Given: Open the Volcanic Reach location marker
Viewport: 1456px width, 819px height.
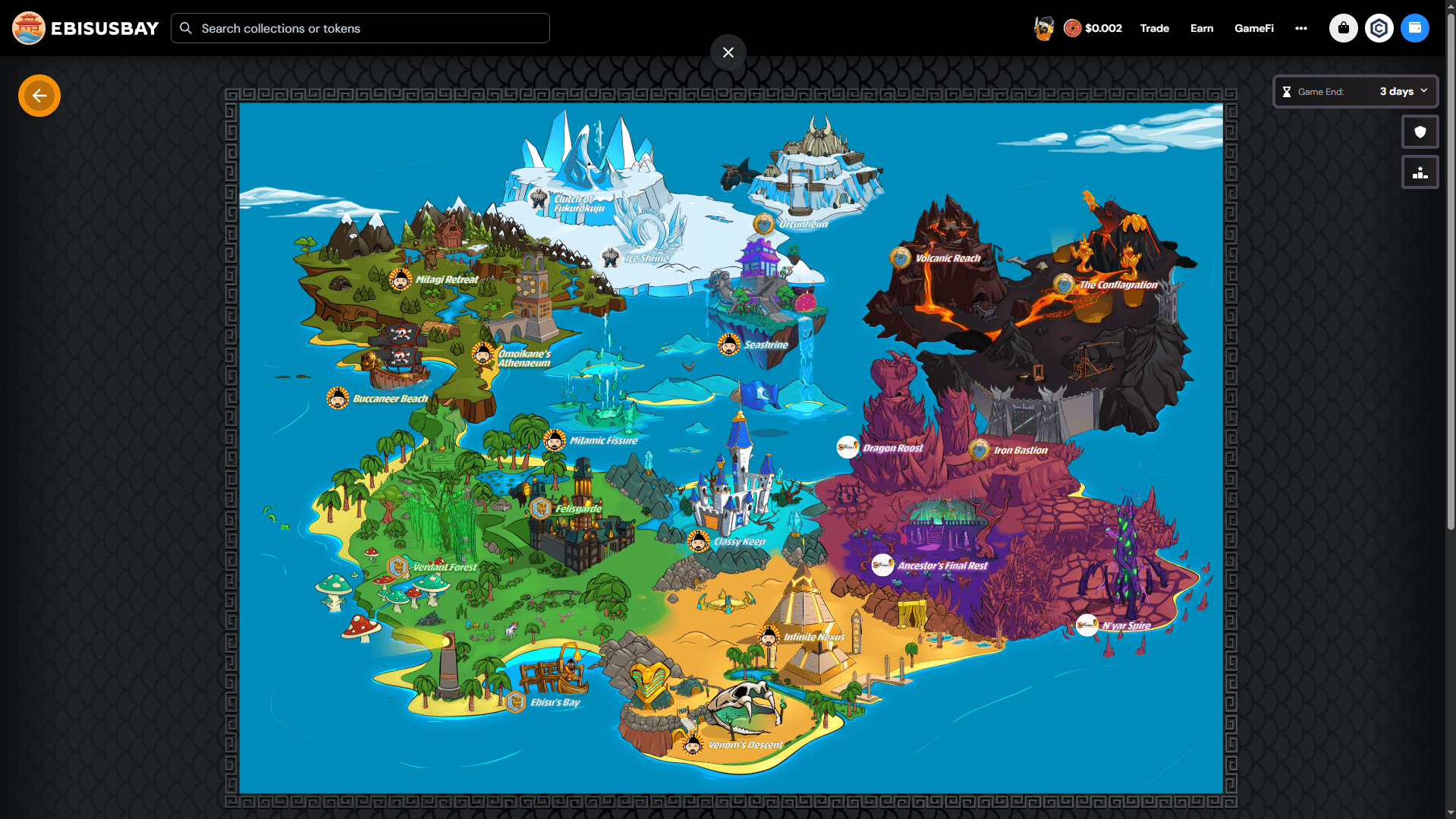Looking at the screenshot, I should point(901,257).
